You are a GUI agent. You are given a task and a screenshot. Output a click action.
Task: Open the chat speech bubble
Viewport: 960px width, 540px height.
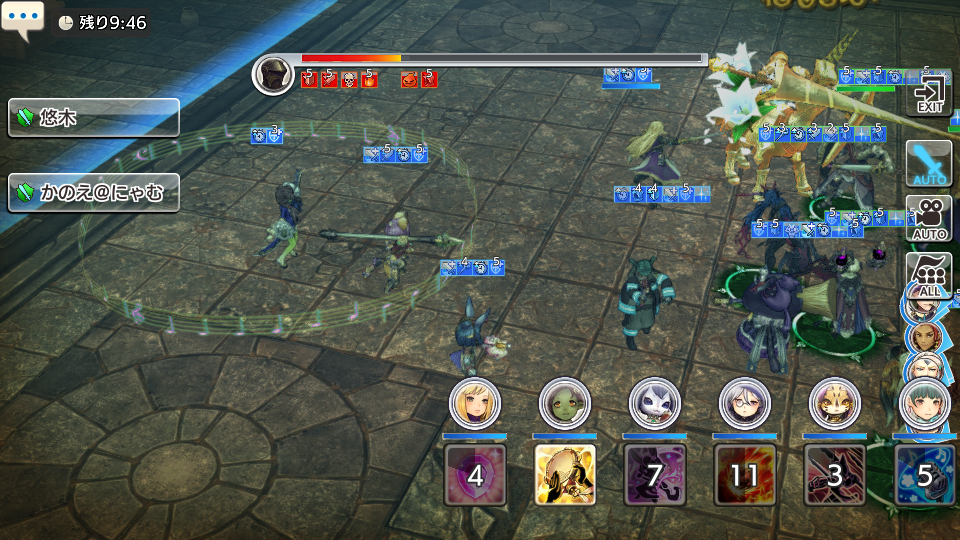pos(22,20)
